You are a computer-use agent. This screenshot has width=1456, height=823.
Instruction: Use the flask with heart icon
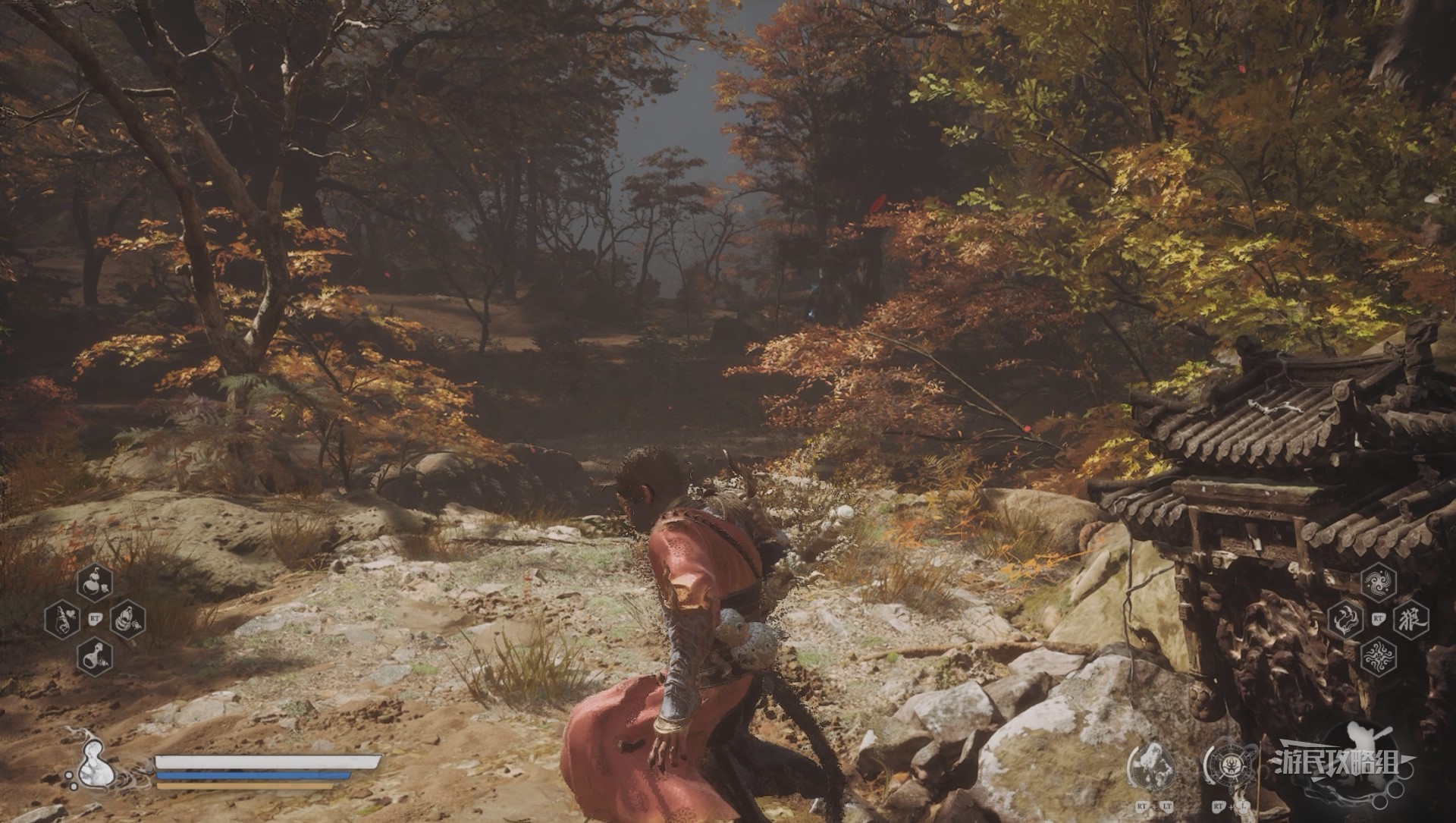click(x=62, y=620)
